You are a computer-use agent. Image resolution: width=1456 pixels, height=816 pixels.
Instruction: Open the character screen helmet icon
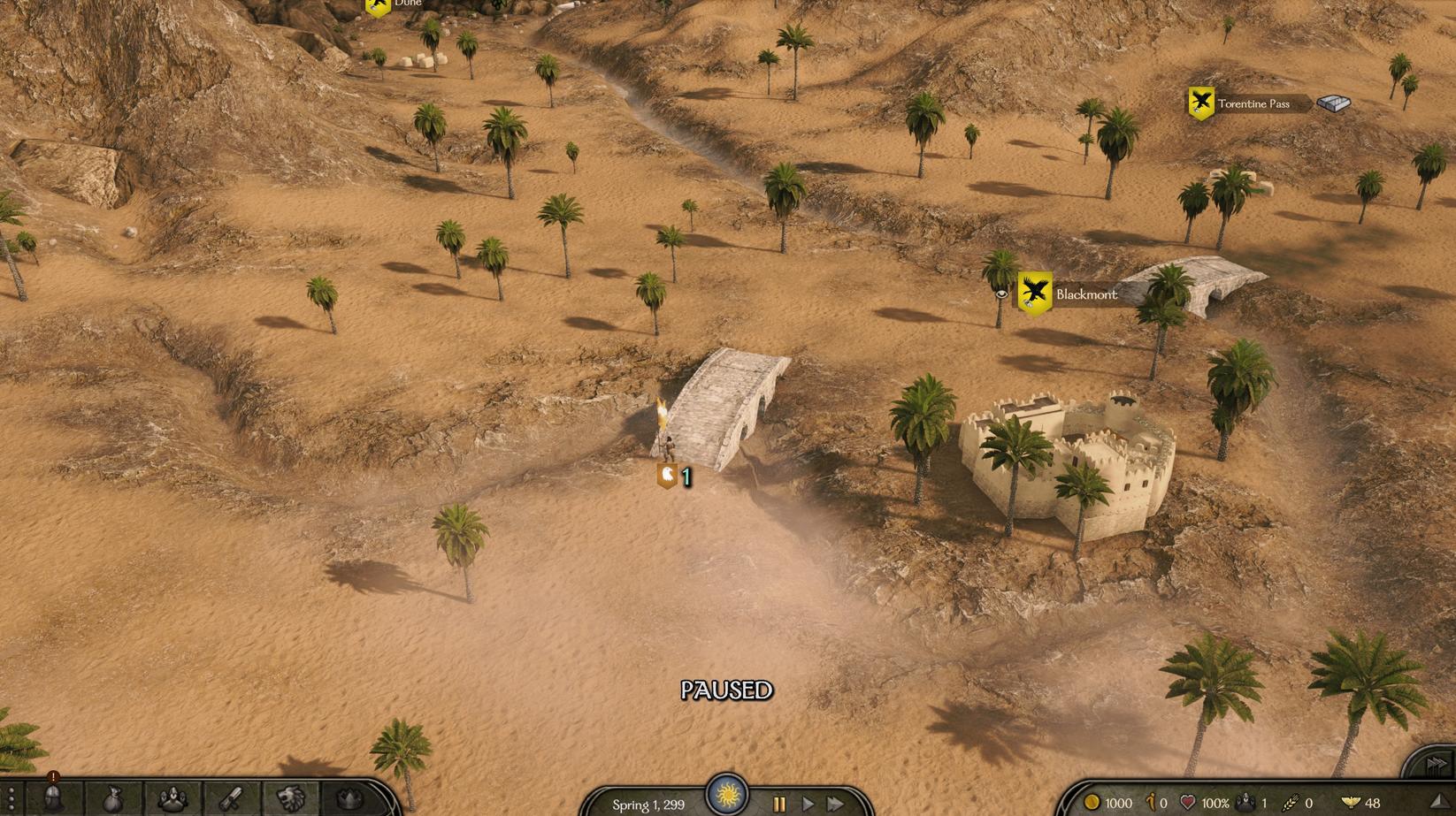point(53,800)
